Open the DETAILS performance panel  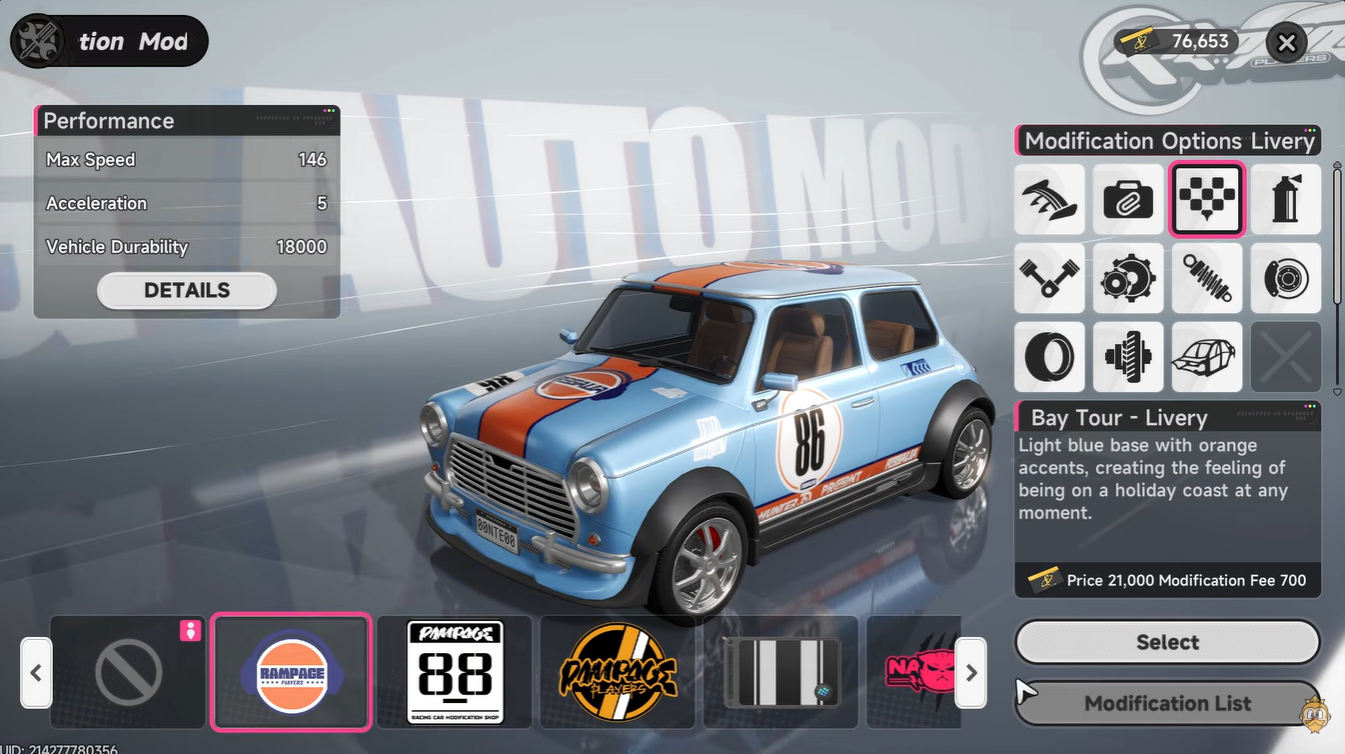(x=186, y=290)
